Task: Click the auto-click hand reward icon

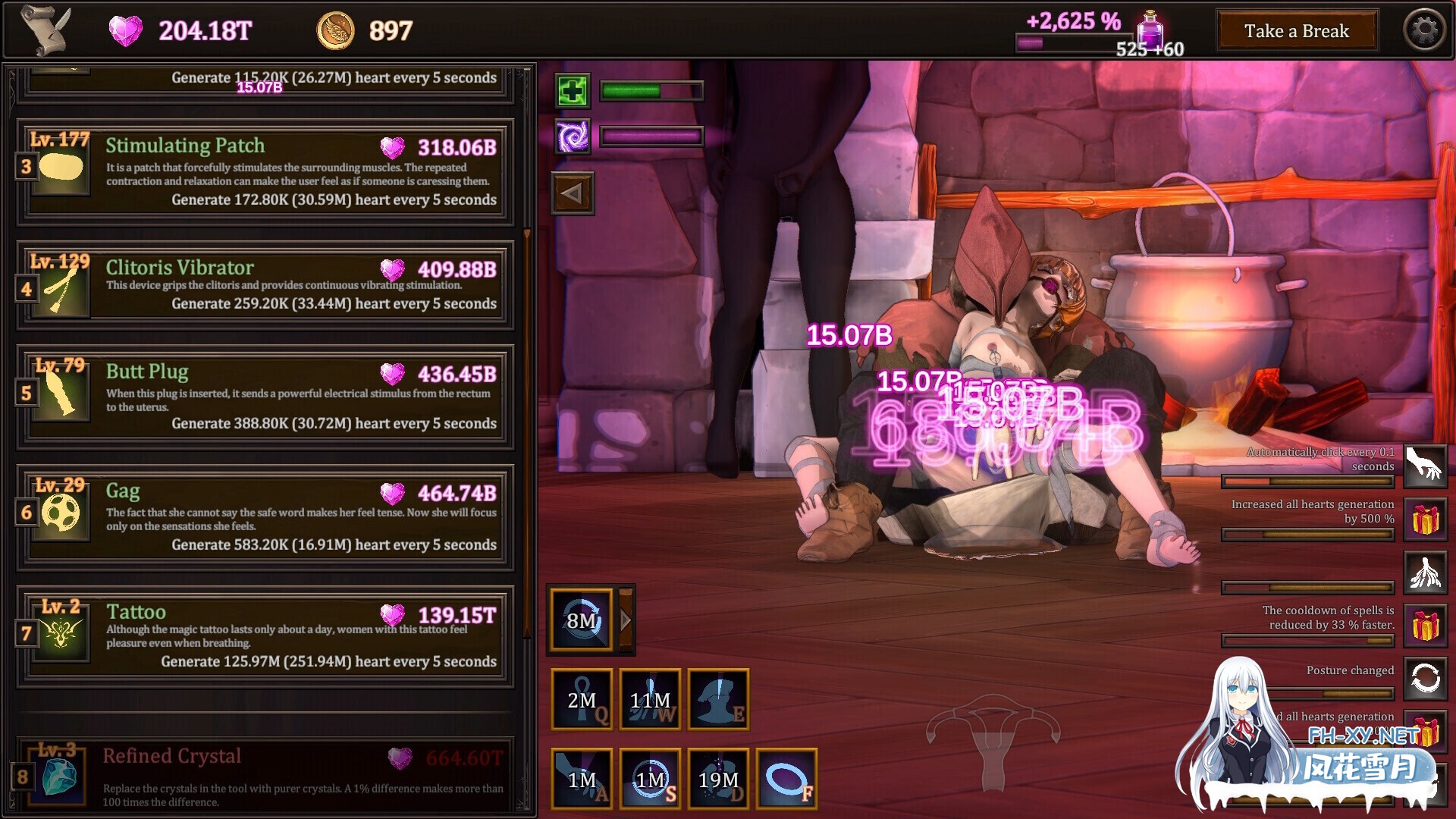Action: coord(1425,465)
